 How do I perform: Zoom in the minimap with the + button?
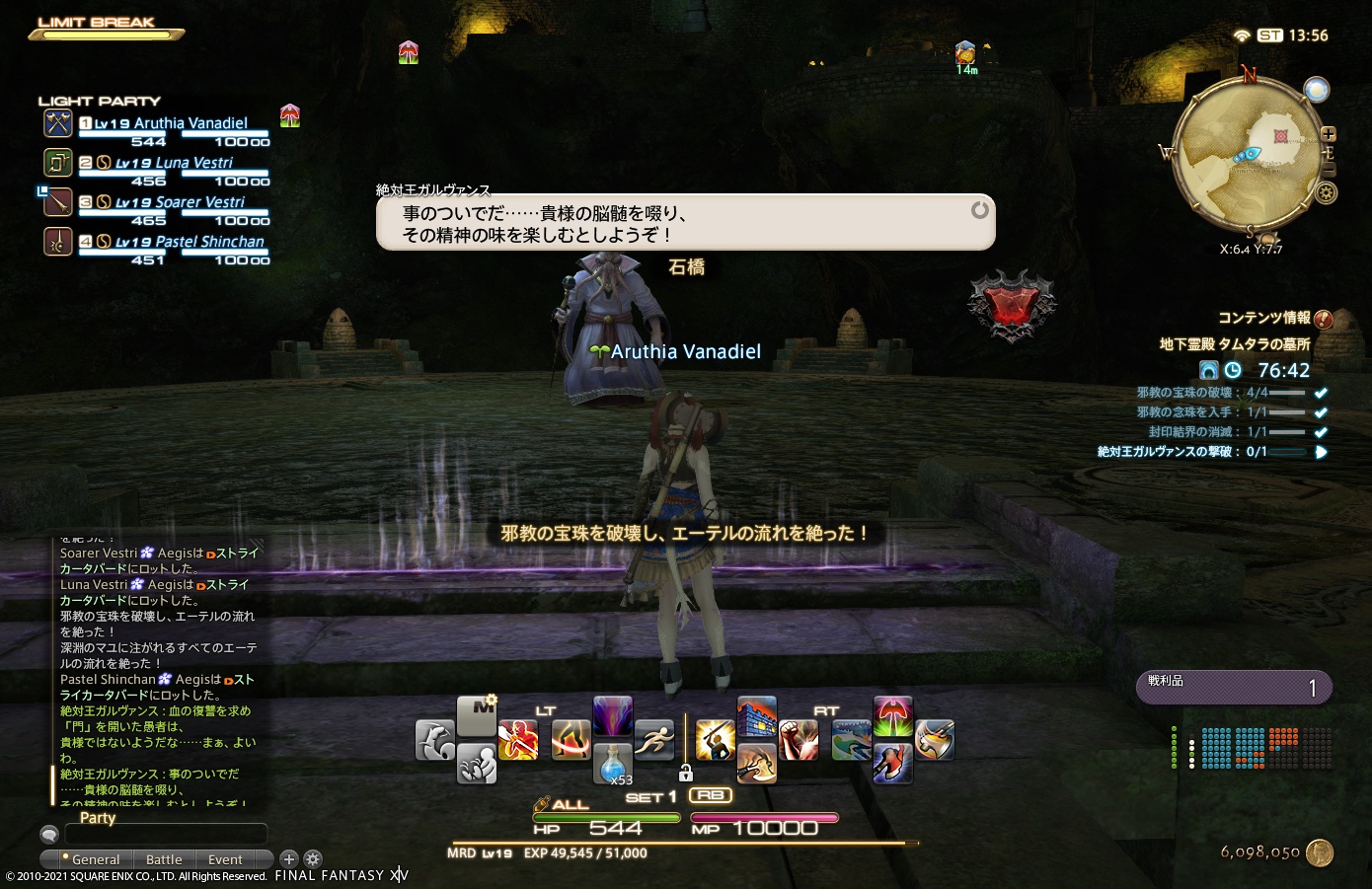coord(1328,135)
